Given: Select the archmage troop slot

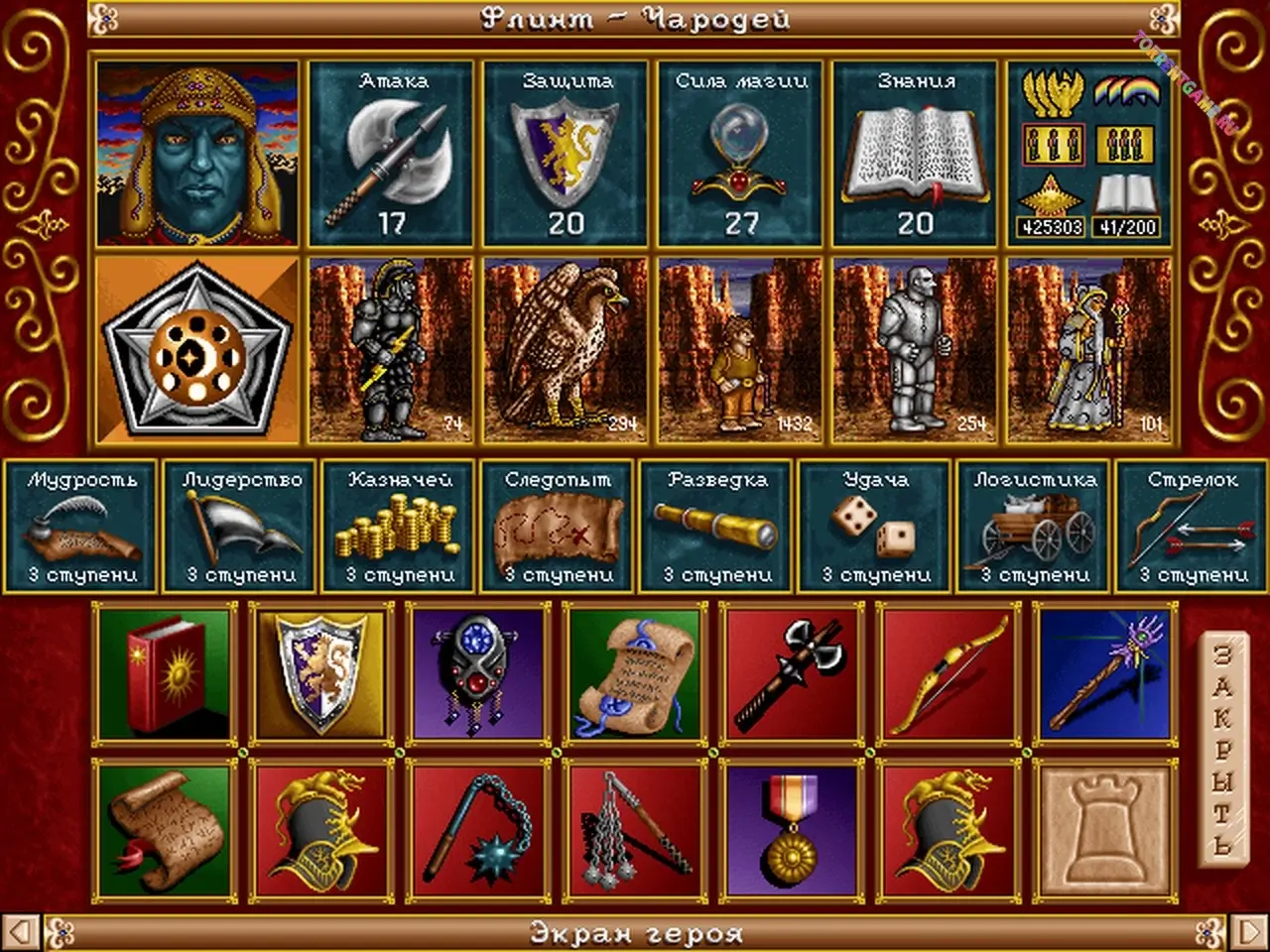Looking at the screenshot, I should (x=1090, y=349).
